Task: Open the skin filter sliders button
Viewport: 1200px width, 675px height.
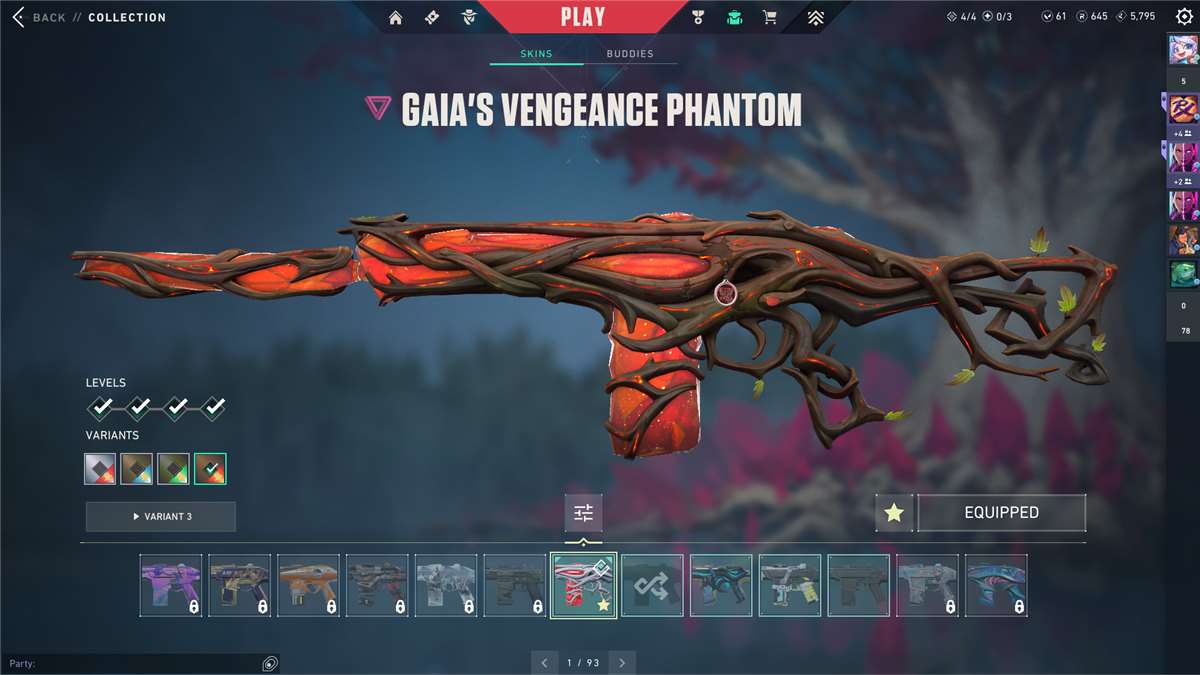Action: click(x=583, y=513)
